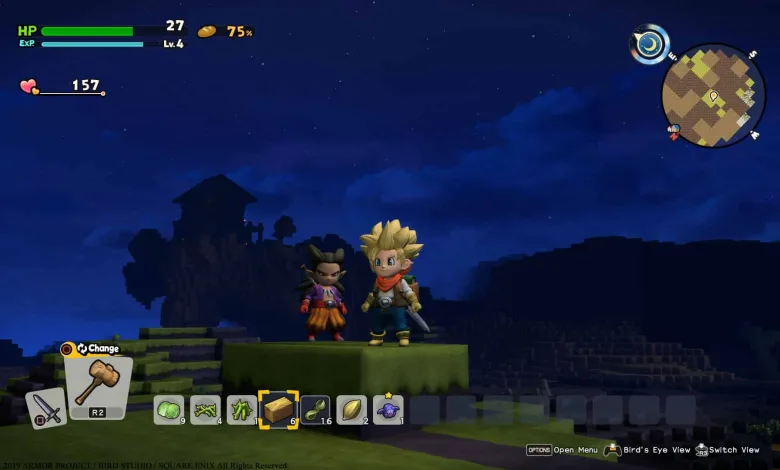Click the bread hunger icon
The width and height of the screenshot is (780, 470).
click(x=207, y=32)
